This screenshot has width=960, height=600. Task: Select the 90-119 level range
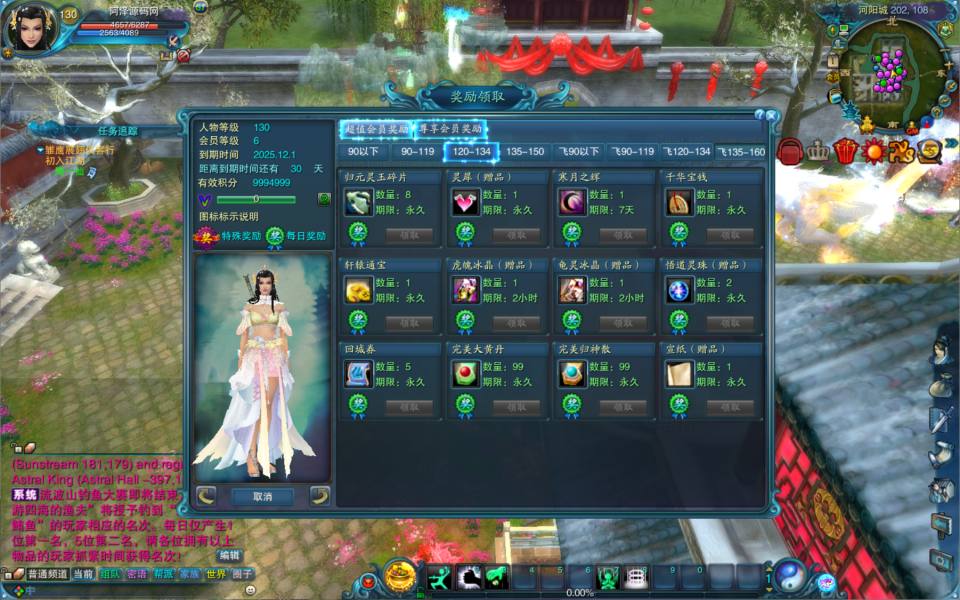417,152
